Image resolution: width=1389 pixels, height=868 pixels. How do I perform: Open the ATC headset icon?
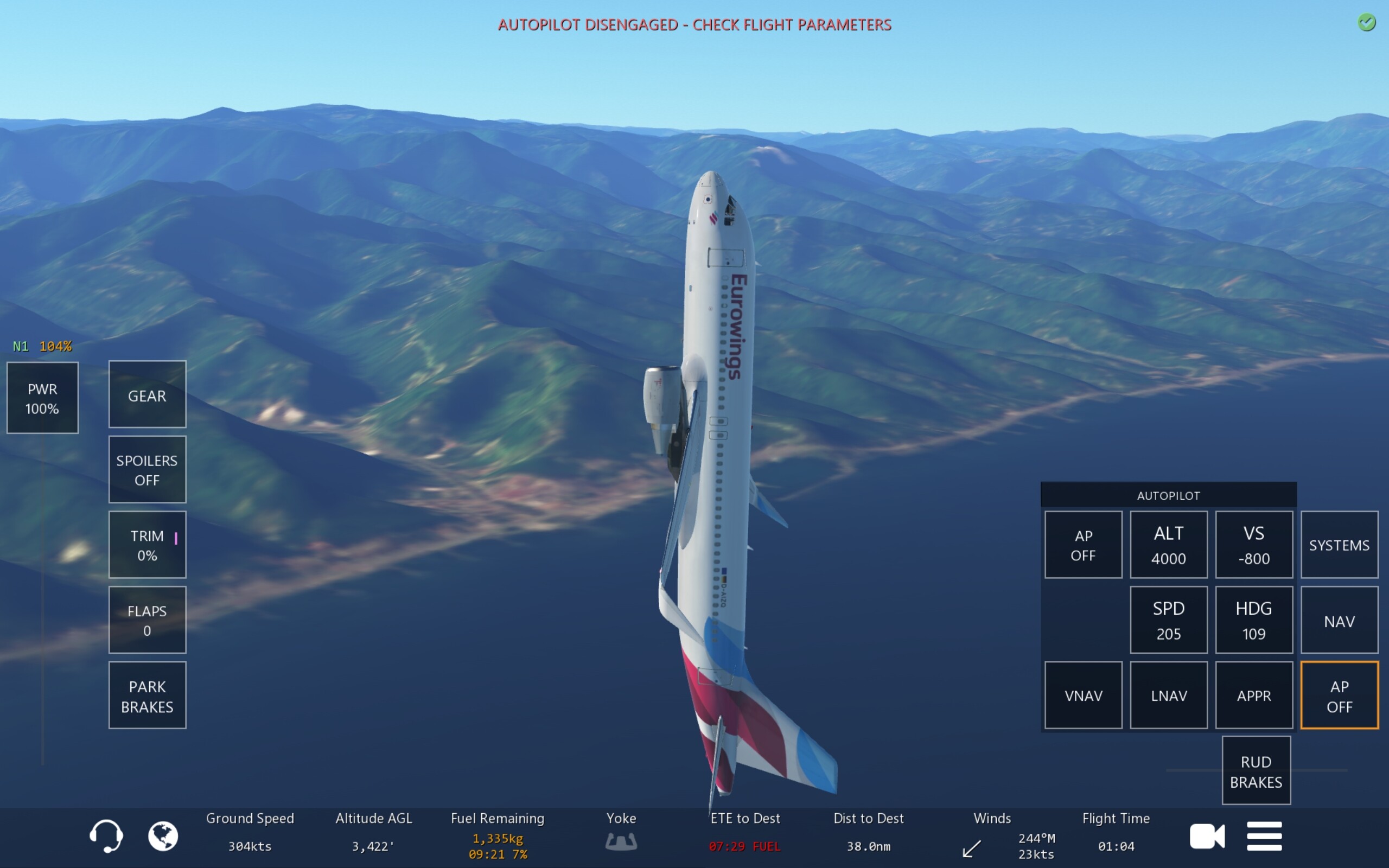coord(106,836)
